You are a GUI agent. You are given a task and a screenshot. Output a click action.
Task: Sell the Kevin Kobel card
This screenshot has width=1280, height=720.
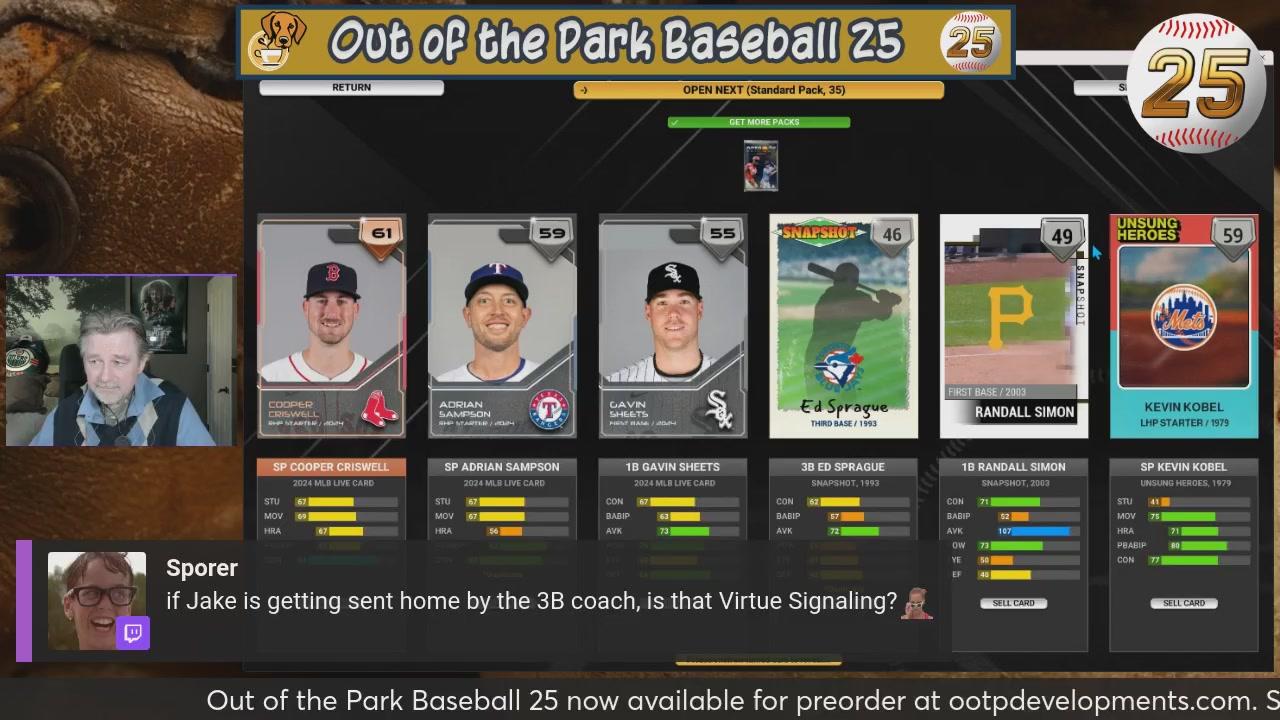pos(1184,603)
